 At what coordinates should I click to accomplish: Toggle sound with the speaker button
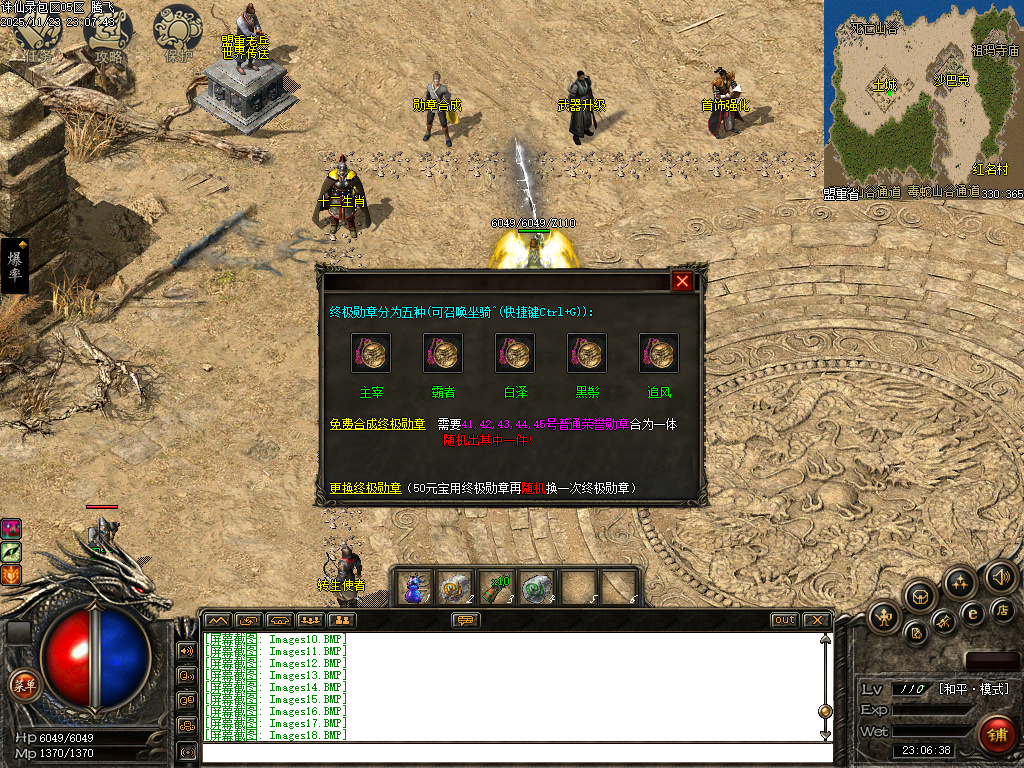point(1001,577)
